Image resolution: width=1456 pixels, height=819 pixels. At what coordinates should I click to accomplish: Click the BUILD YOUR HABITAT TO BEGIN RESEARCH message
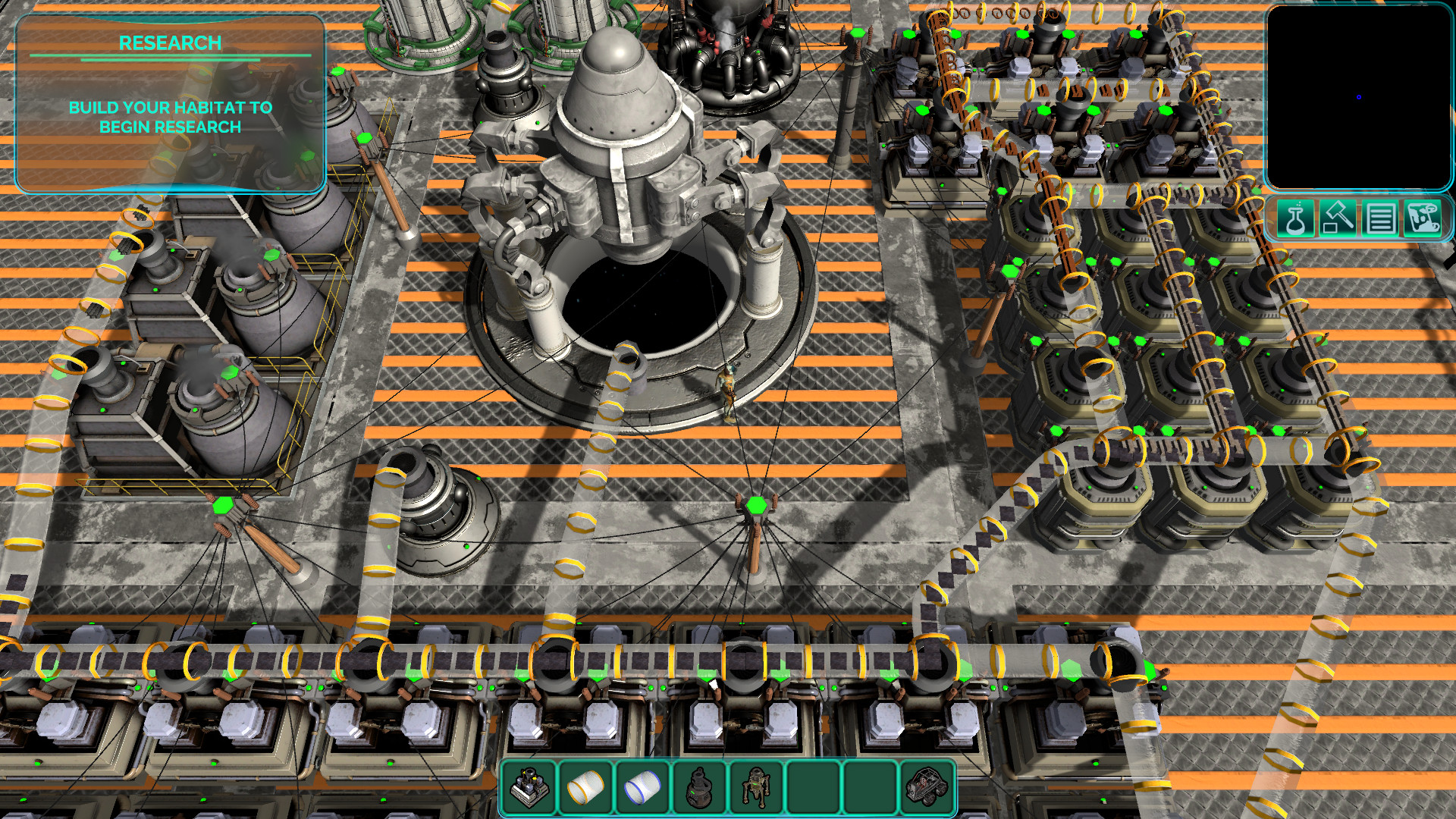point(171,118)
